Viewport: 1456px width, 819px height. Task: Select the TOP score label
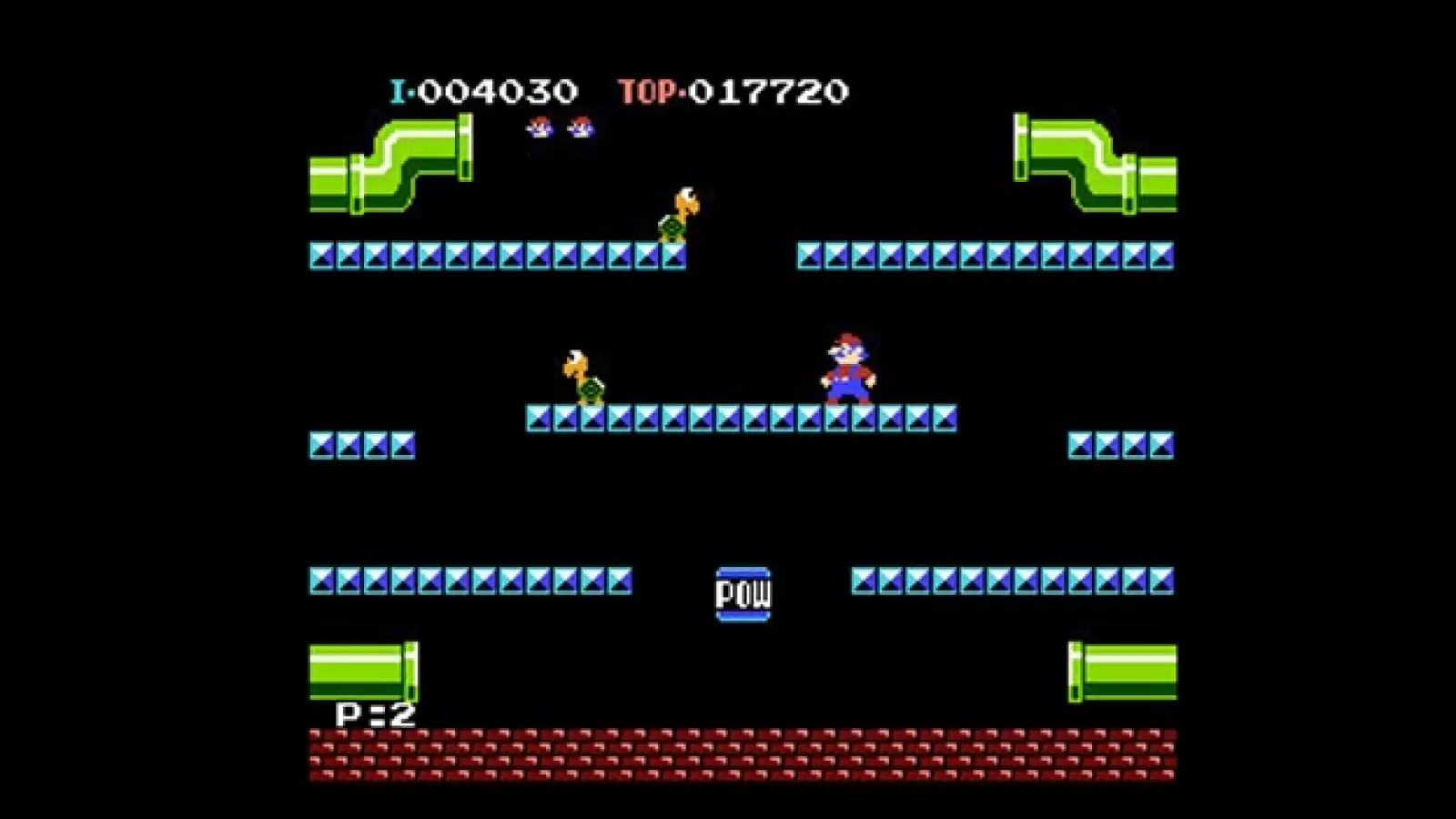click(x=648, y=88)
